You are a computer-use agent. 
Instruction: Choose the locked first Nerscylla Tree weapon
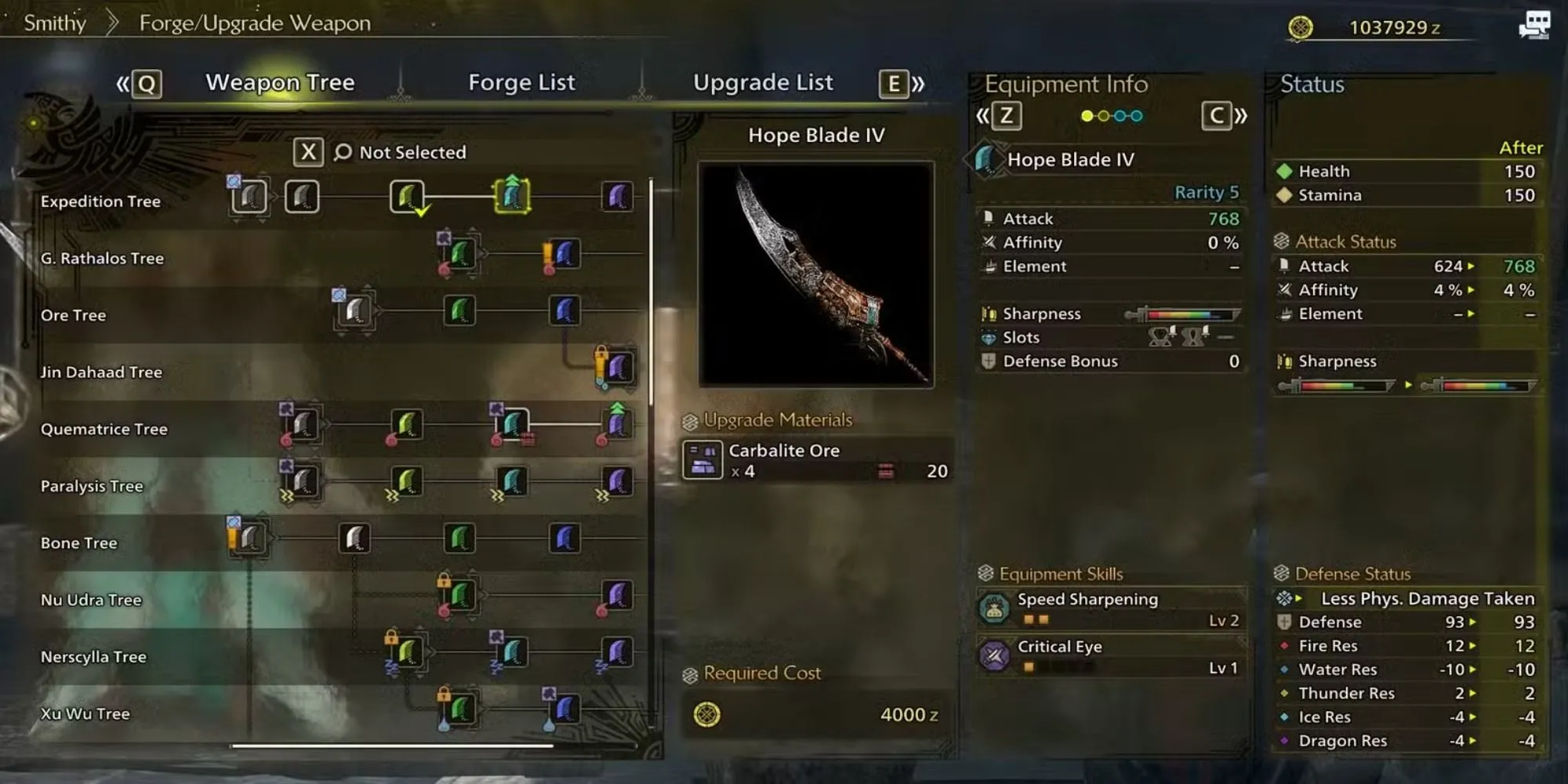[x=407, y=652]
